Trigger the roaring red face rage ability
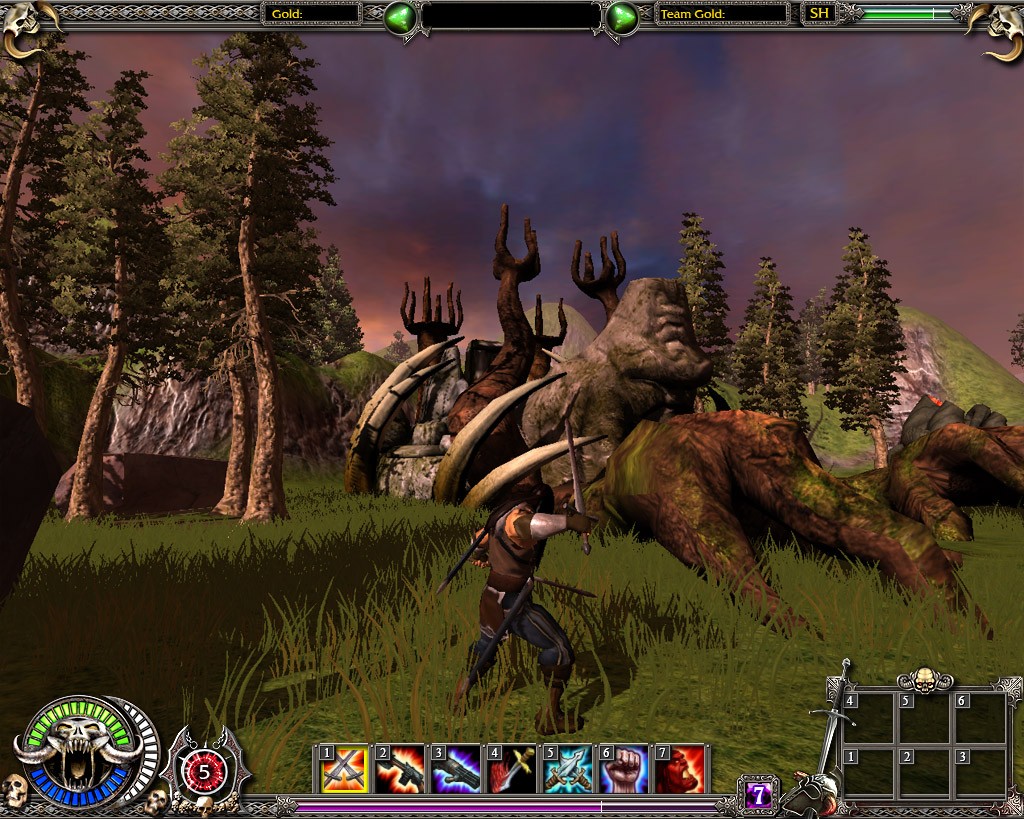Viewport: 1024px width, 819px height. [x=680, y=769]
